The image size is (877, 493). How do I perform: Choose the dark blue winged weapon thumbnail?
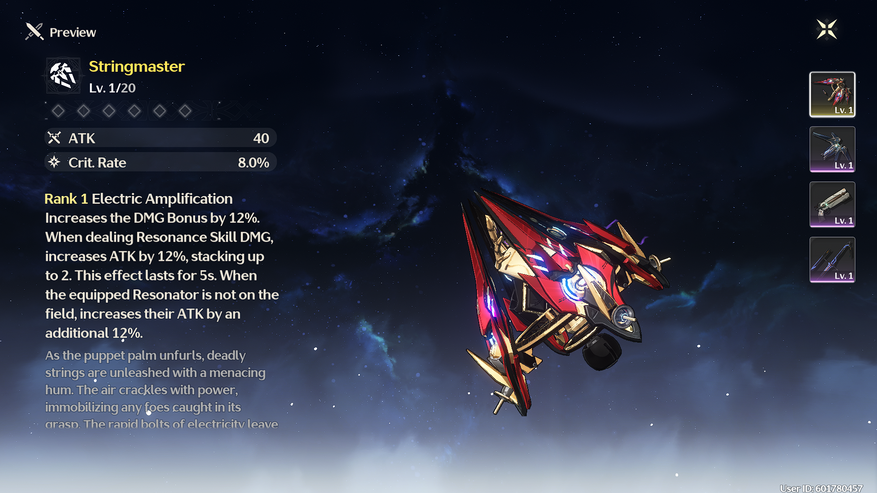(x=832, y=150)
